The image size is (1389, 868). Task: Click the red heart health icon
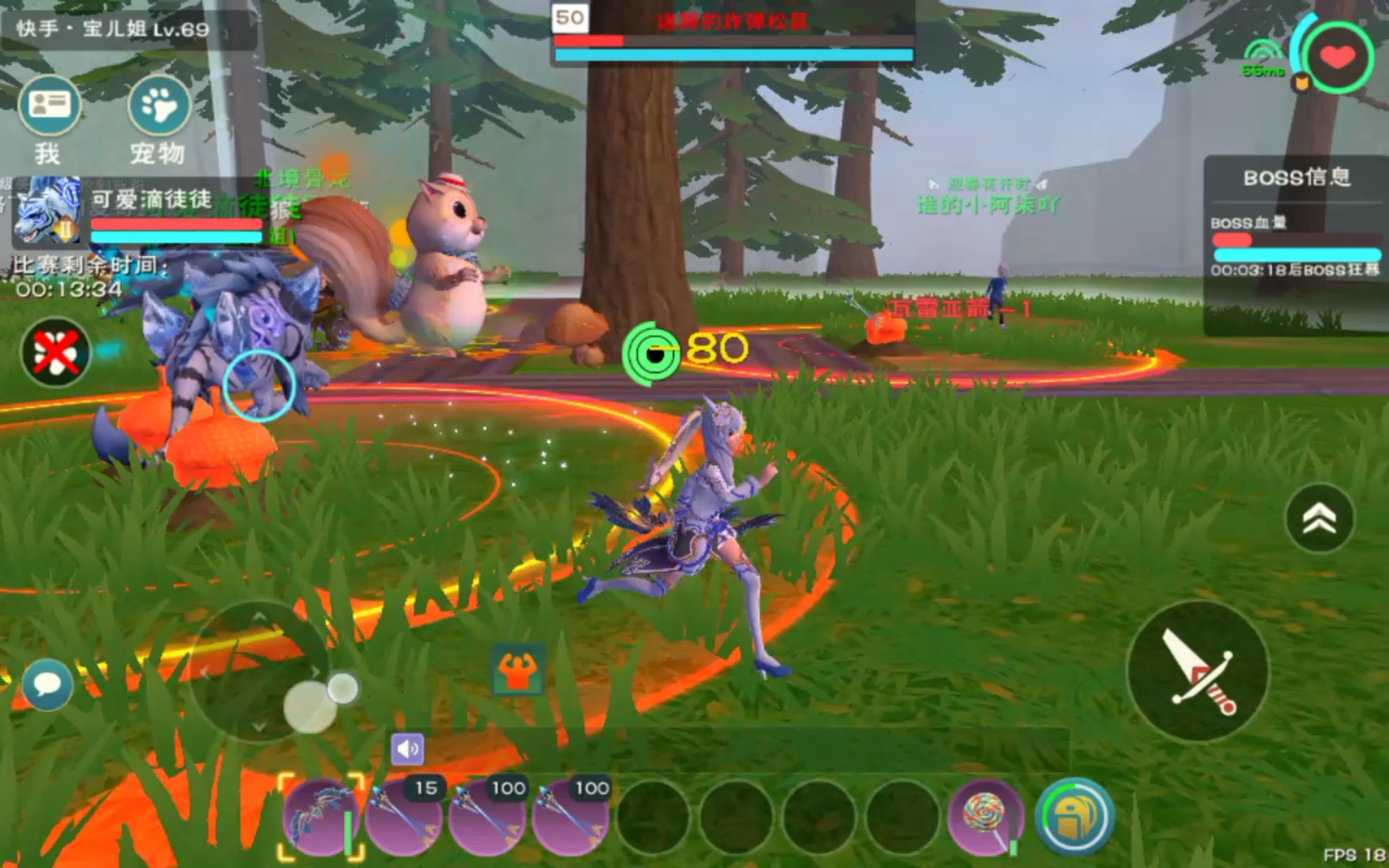pos(1337,57)
